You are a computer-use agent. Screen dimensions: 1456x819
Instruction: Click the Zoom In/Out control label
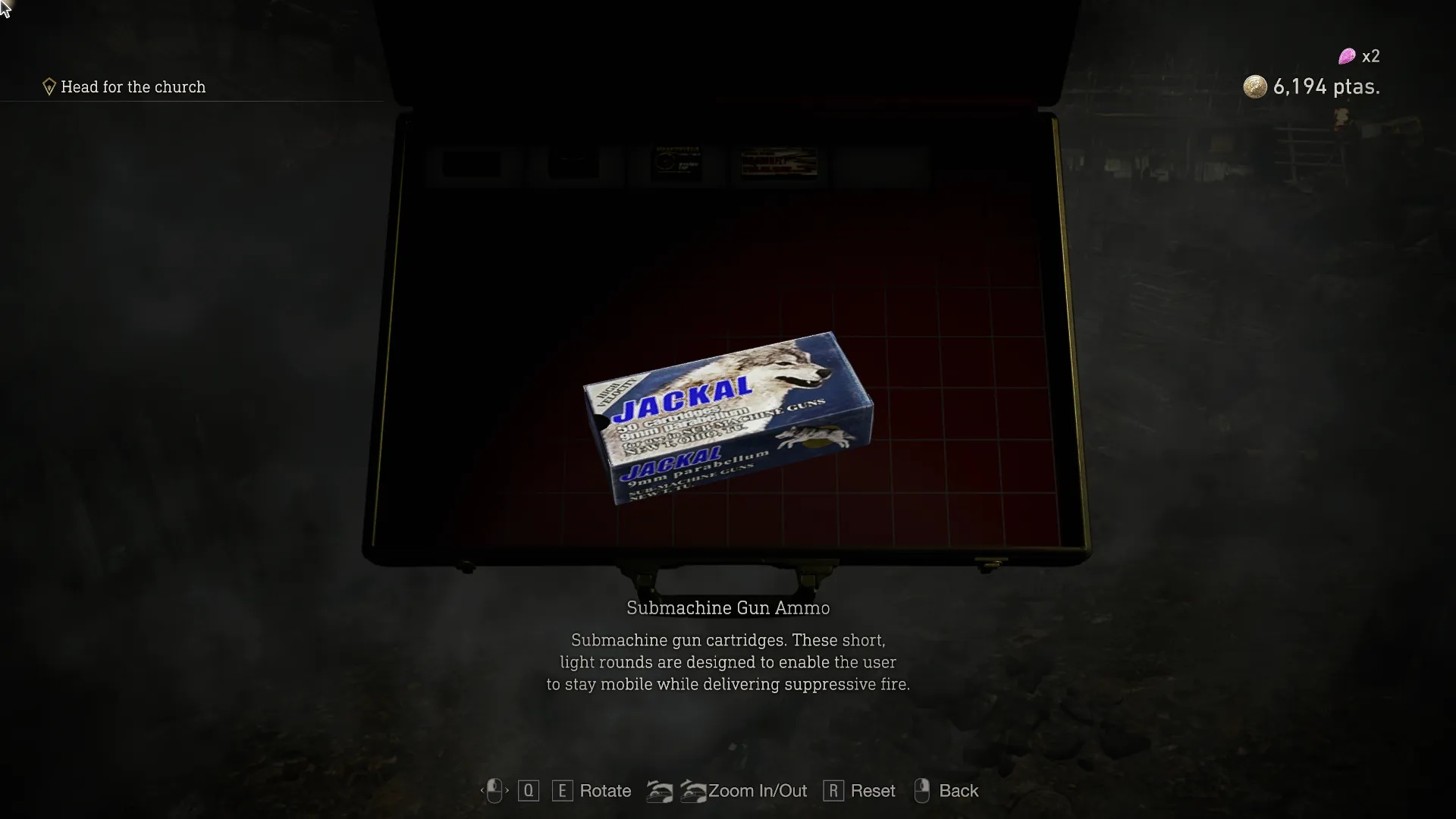[x=758, y=791]
